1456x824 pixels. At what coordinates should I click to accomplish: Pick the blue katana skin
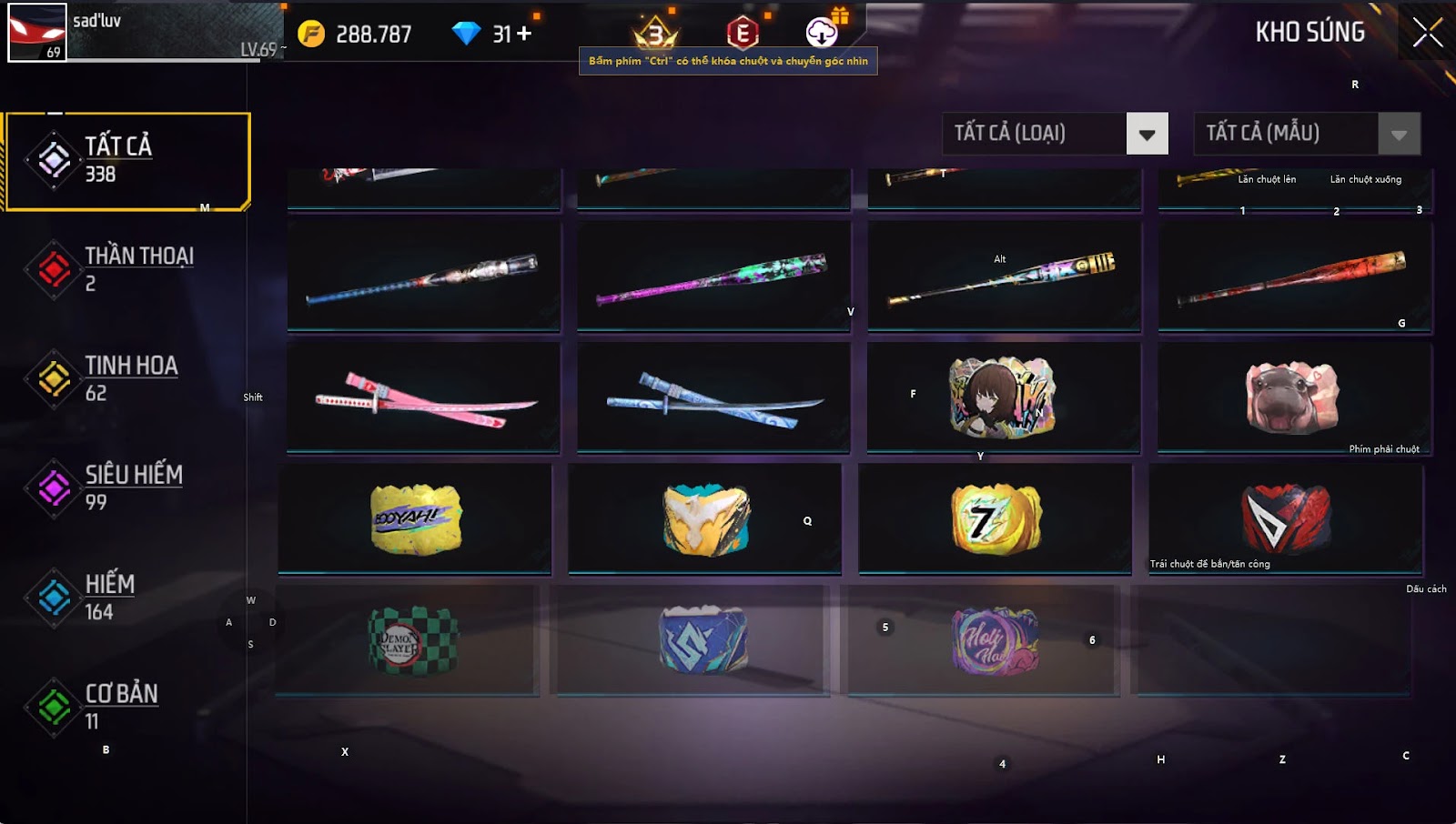(713, 397)
